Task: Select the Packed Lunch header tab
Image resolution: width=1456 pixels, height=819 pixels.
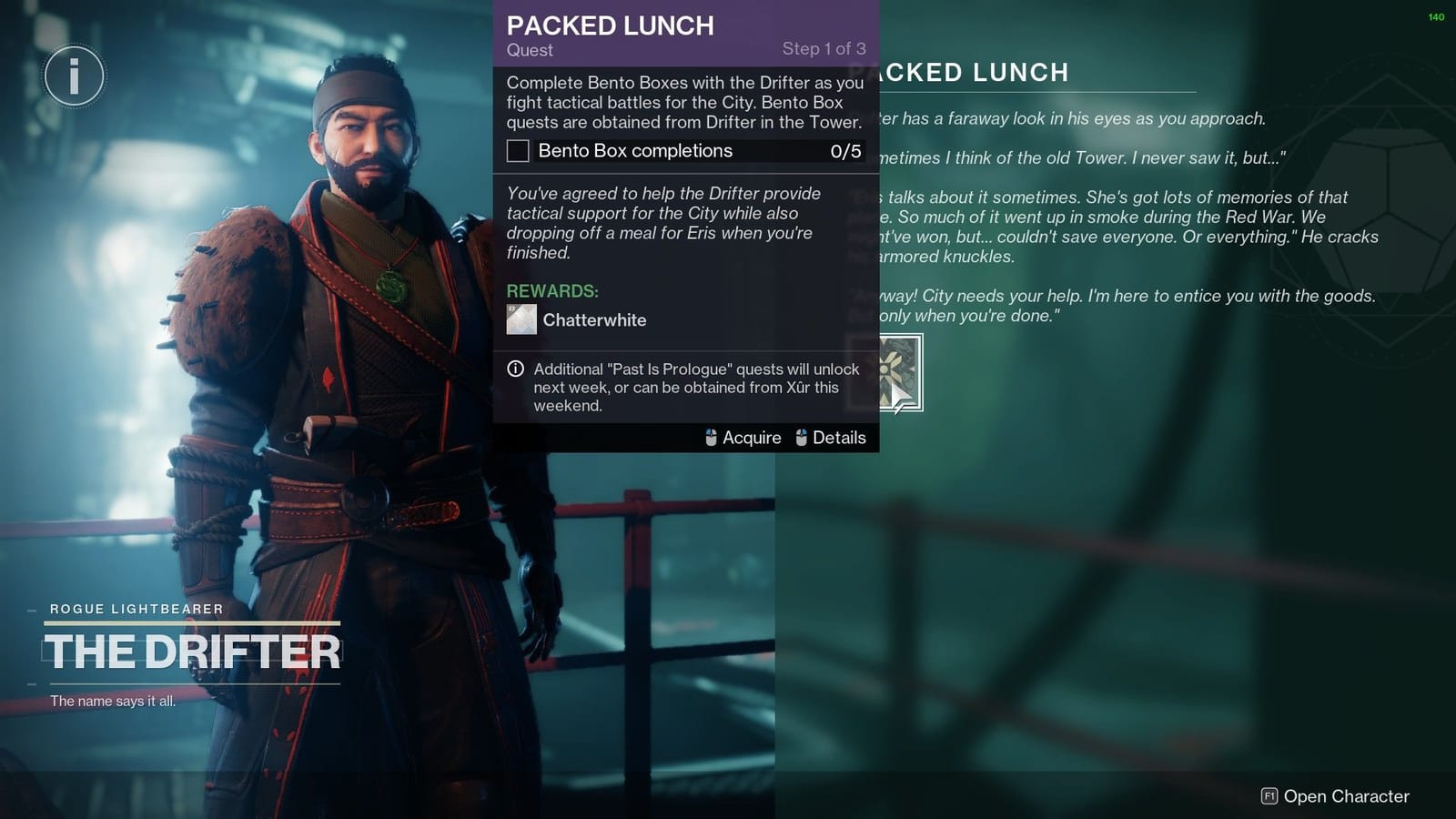Action: 610,26
